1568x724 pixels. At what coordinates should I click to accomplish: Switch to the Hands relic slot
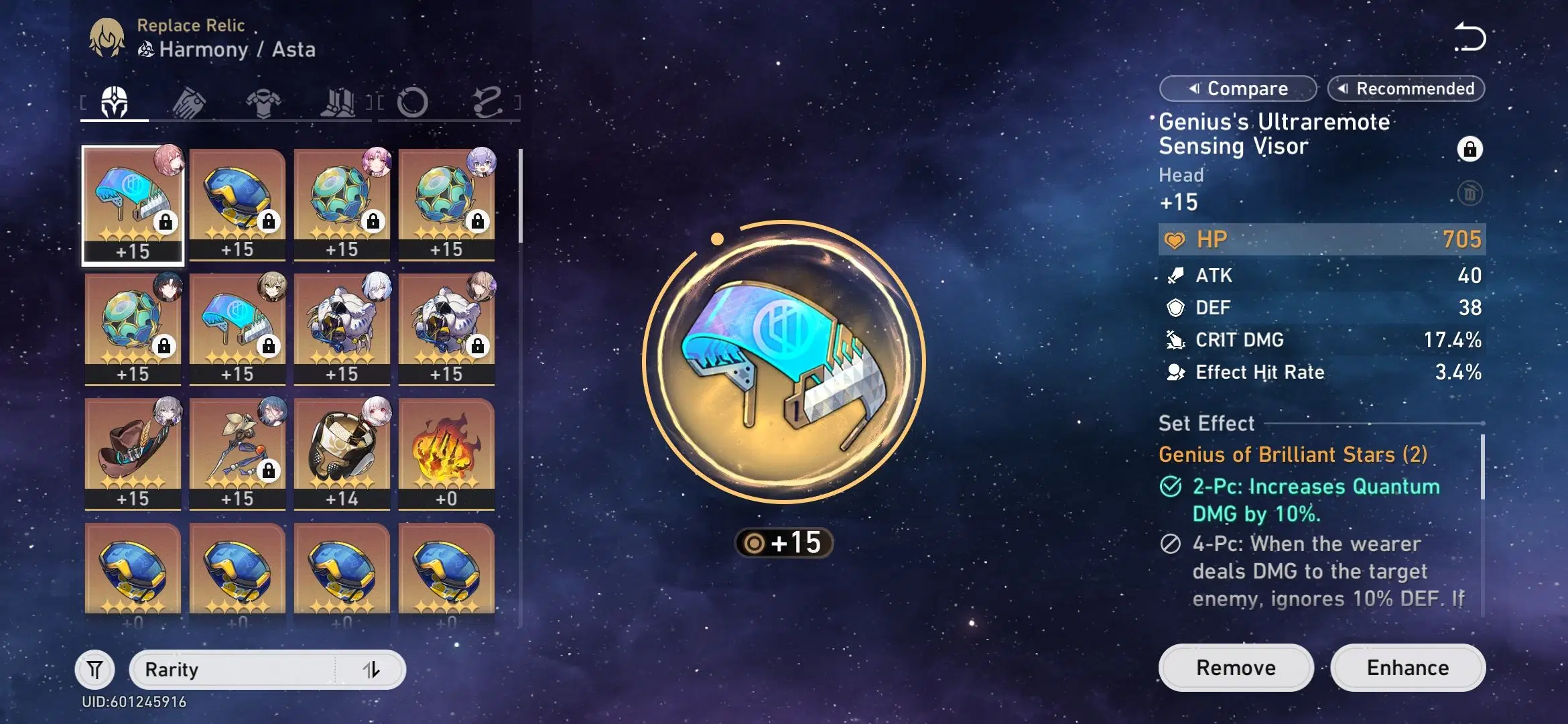190,102
